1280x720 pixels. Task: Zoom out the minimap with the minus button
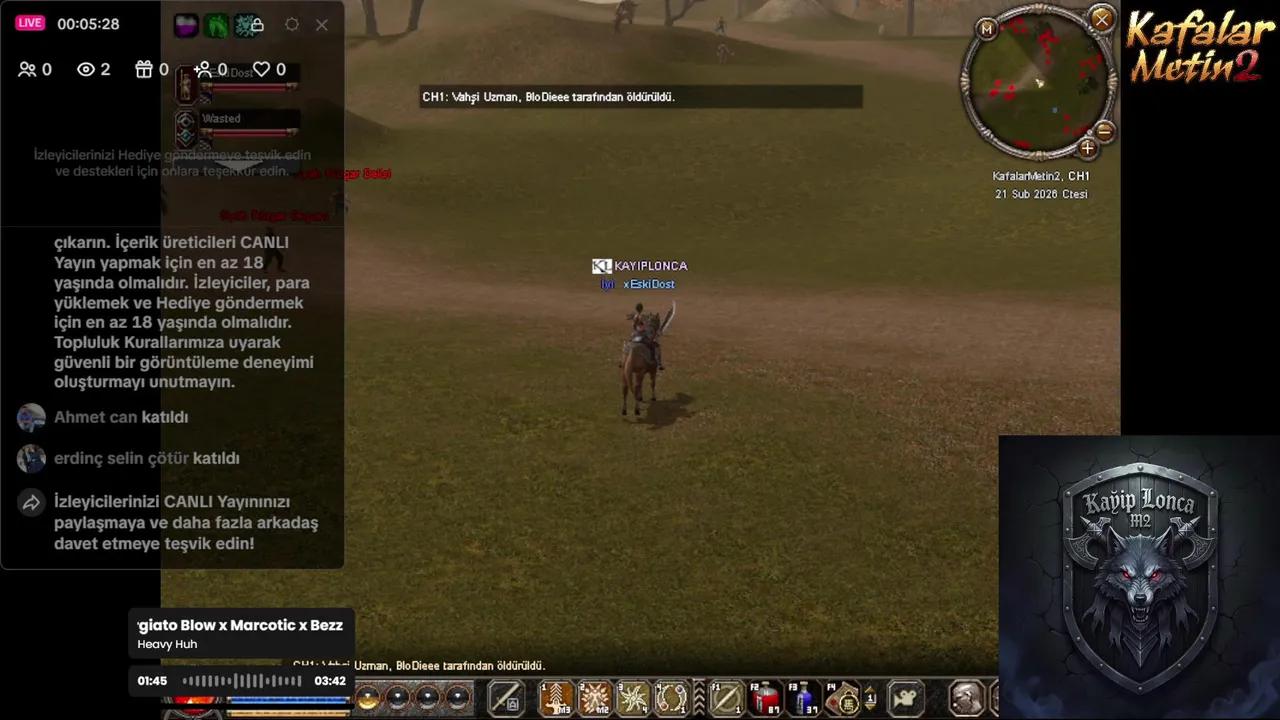click(1104, 131)
